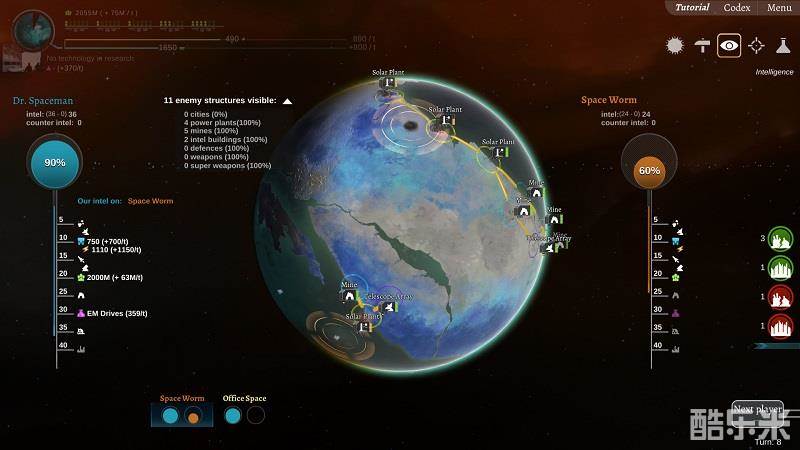Click the 90% Dr. Spaceman intel gauge

(55, 162)
